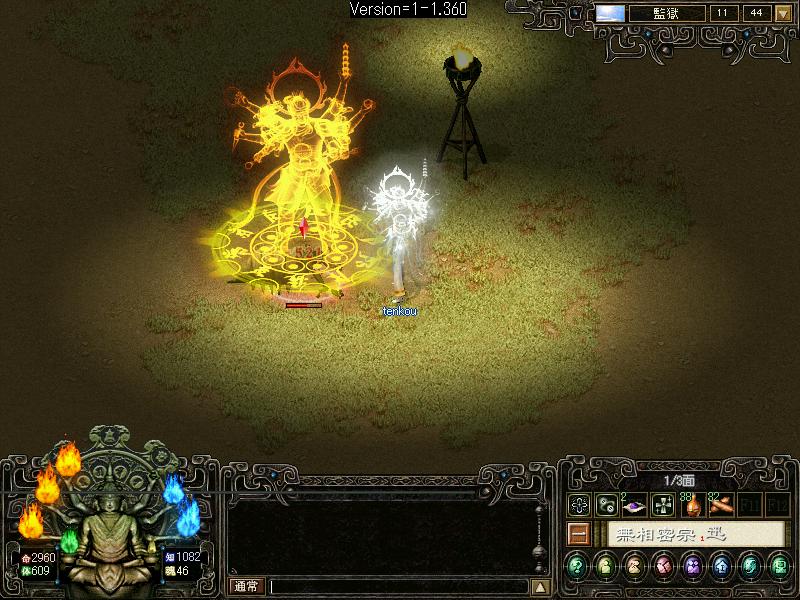This screenshot has width=800, height=600.
Task: Select the wooden sticks hotbar item
Action: (720, 505)
